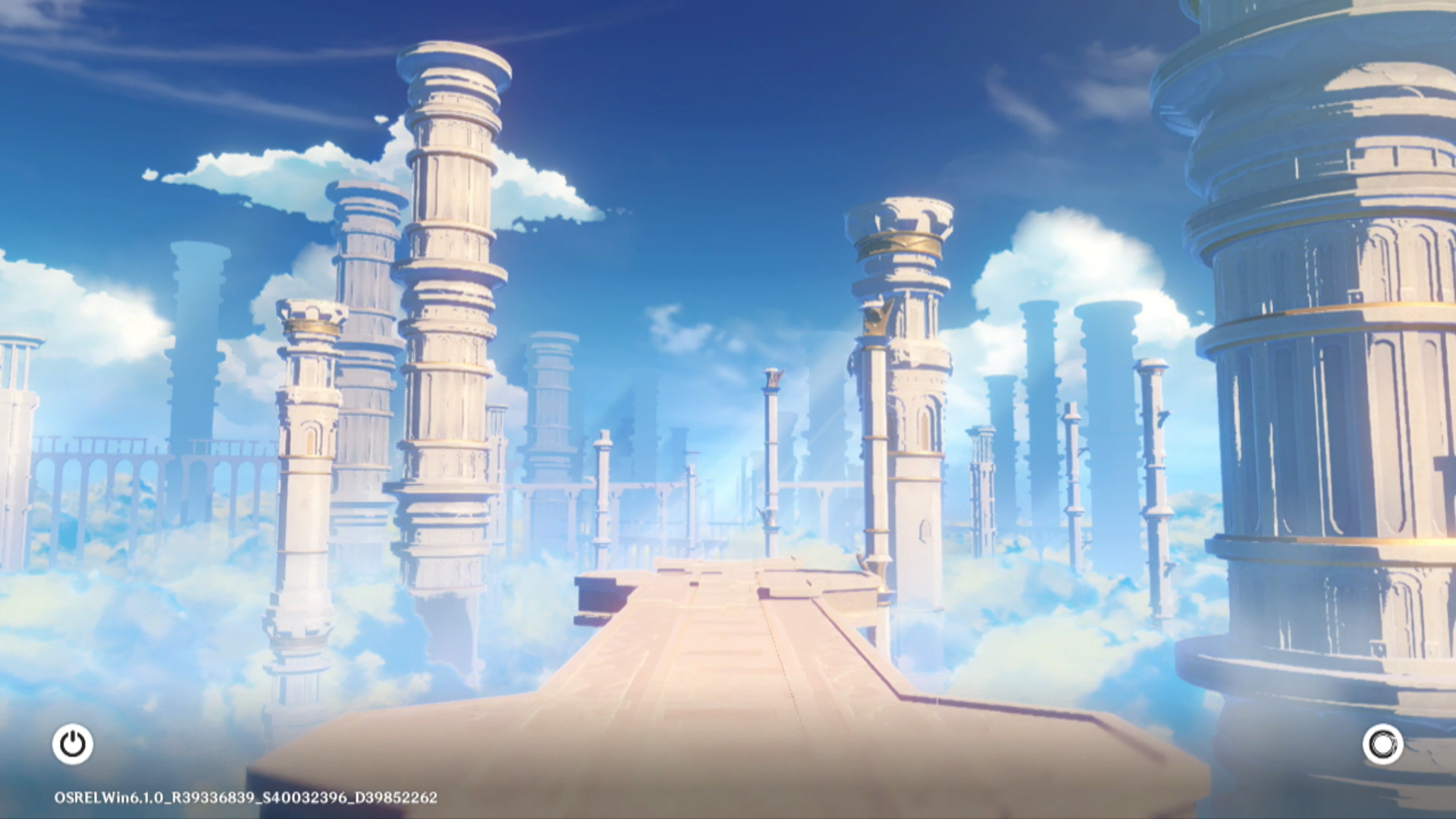Open the circular ring icon button
This screenshot has height=819, width=1456.
1382,744
